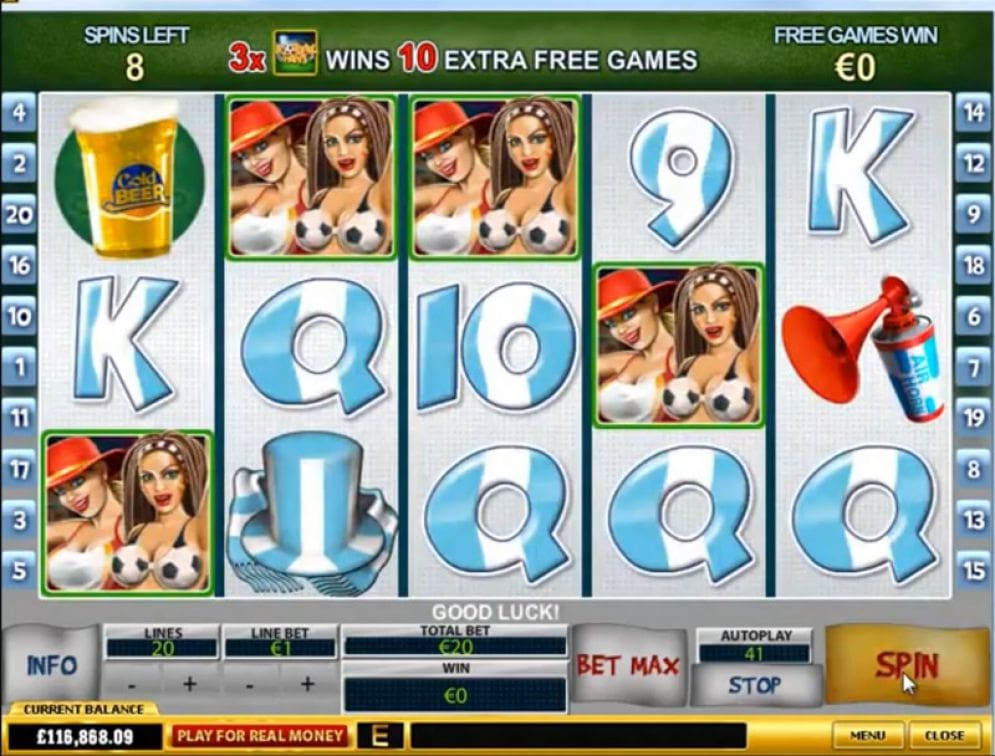995x756 pixels.
Task: Stop the autoplay with STOP
Action: tap(754, 686)
